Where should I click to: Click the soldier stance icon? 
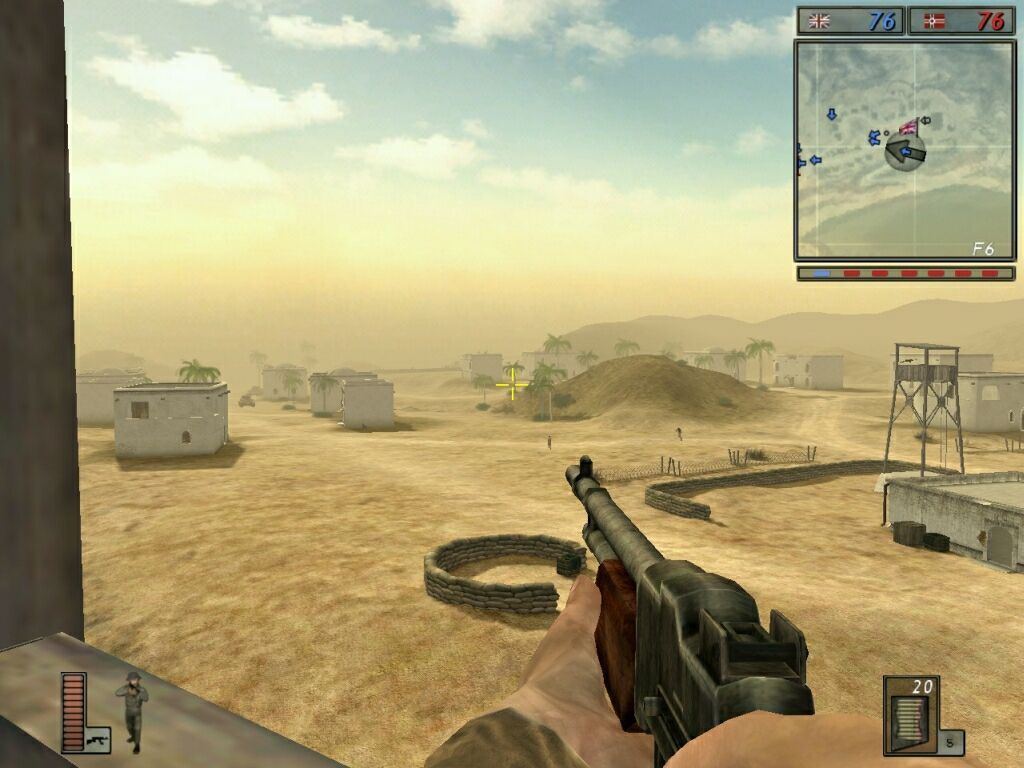coord(132,711)
